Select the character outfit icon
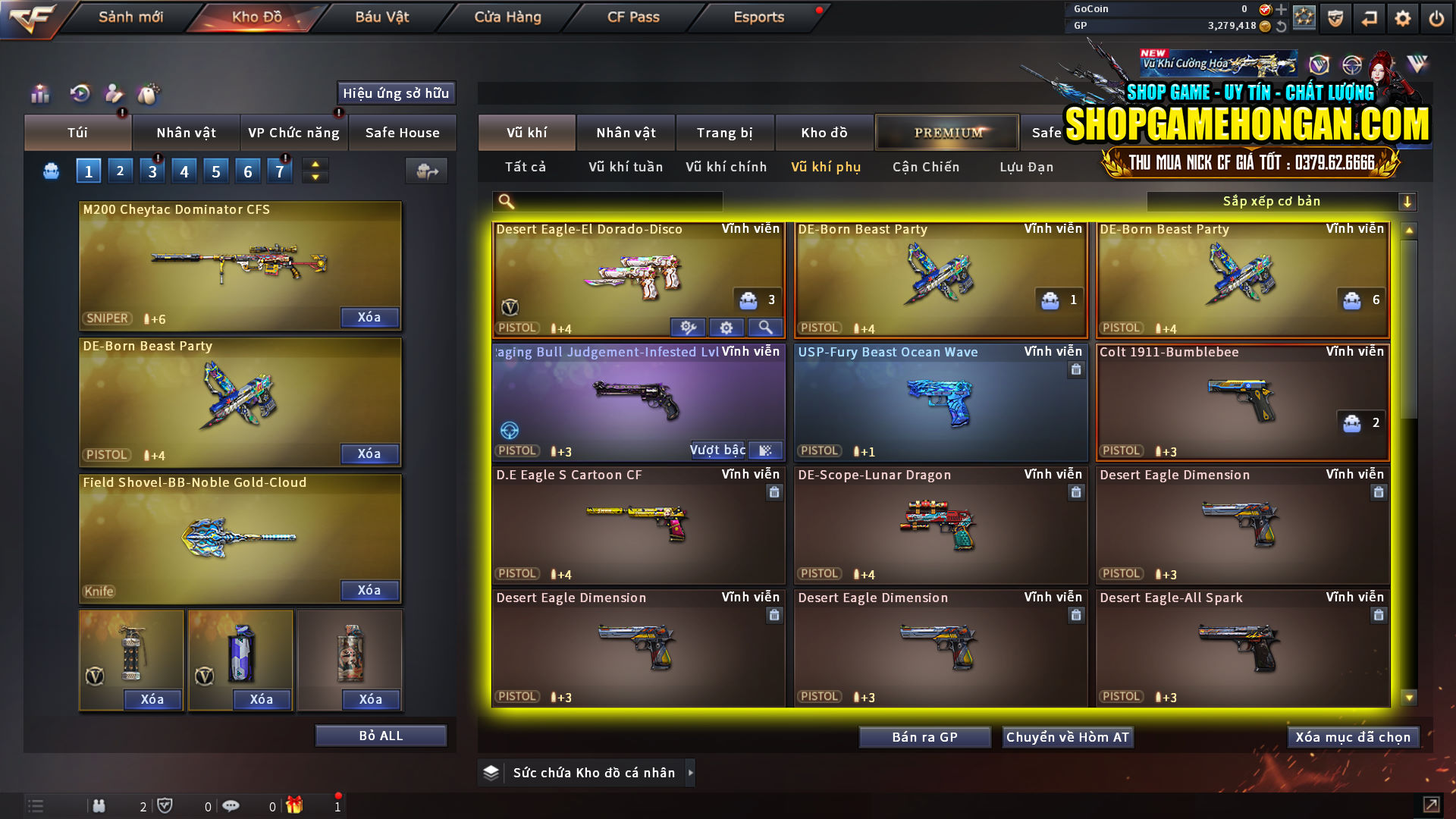 (113, 94)
